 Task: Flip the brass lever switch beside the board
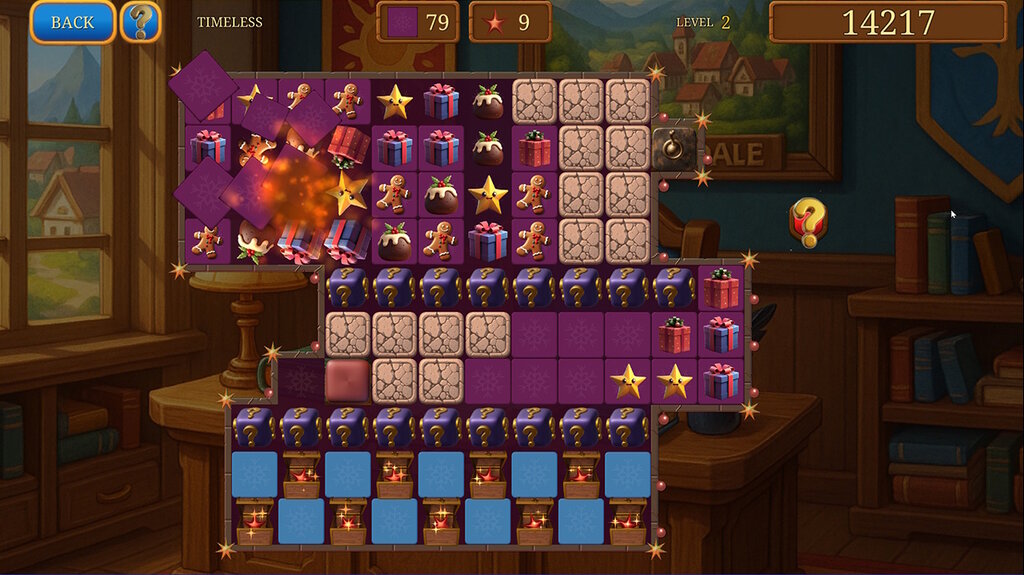click(x=676, y=148)
